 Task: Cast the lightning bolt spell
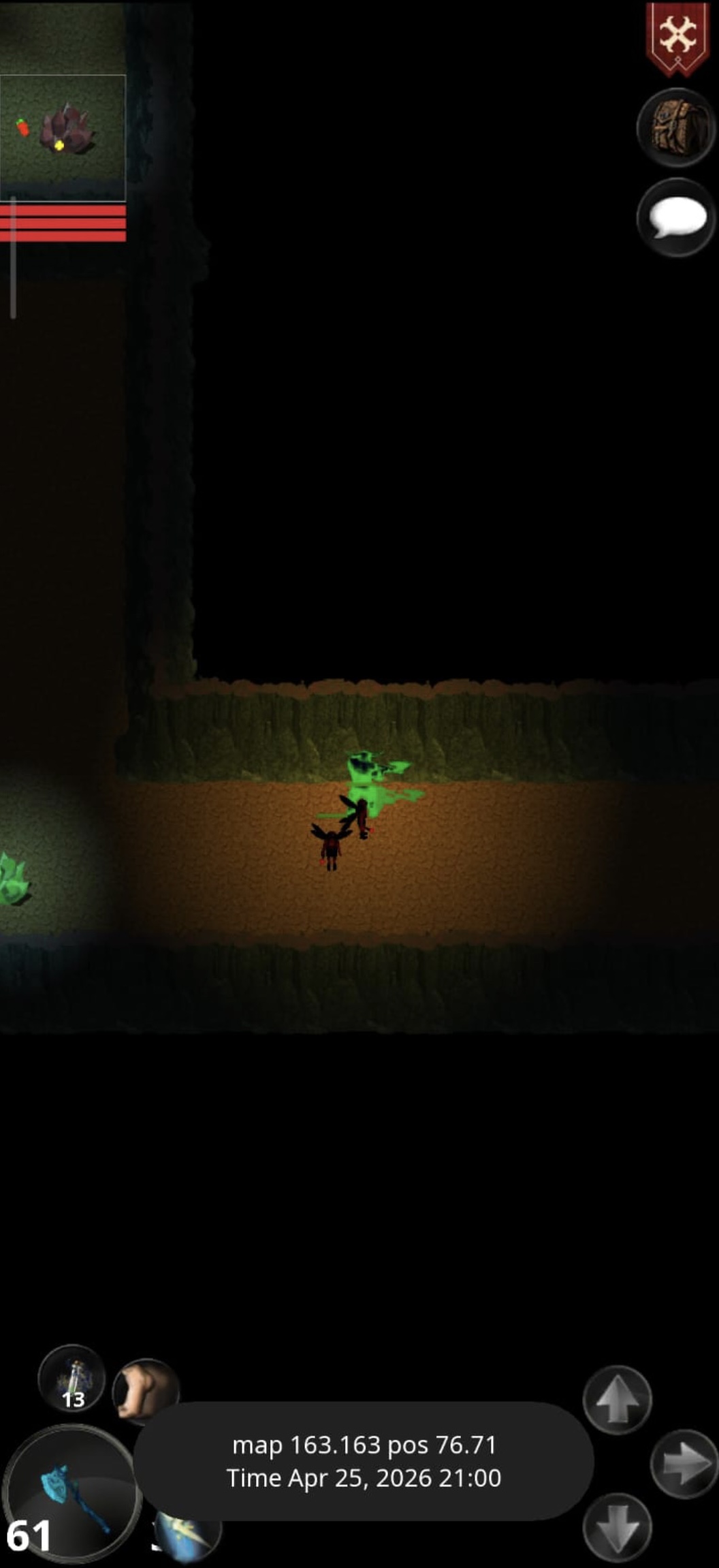coord(189,1535)
